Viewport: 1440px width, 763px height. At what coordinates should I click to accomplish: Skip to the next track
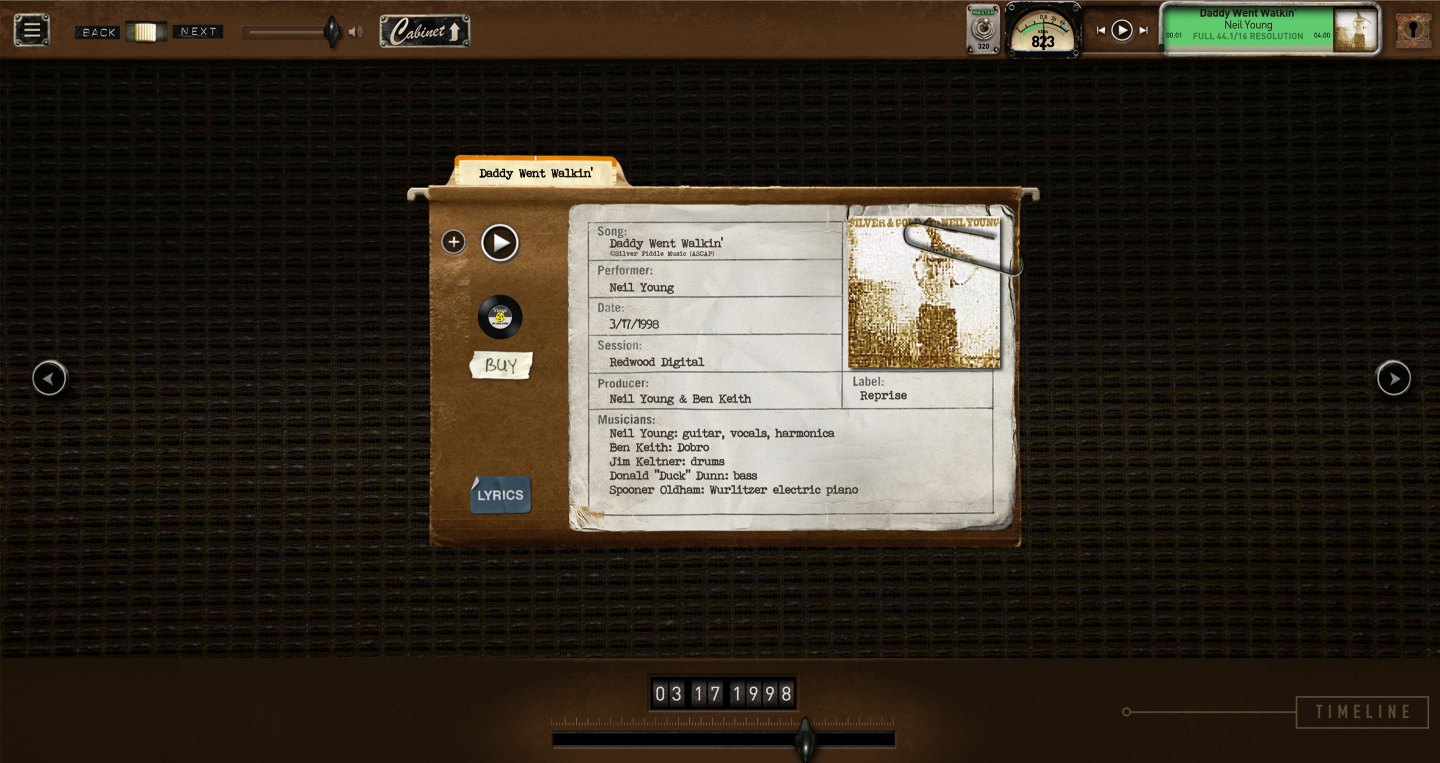(x=1143, y=30)
